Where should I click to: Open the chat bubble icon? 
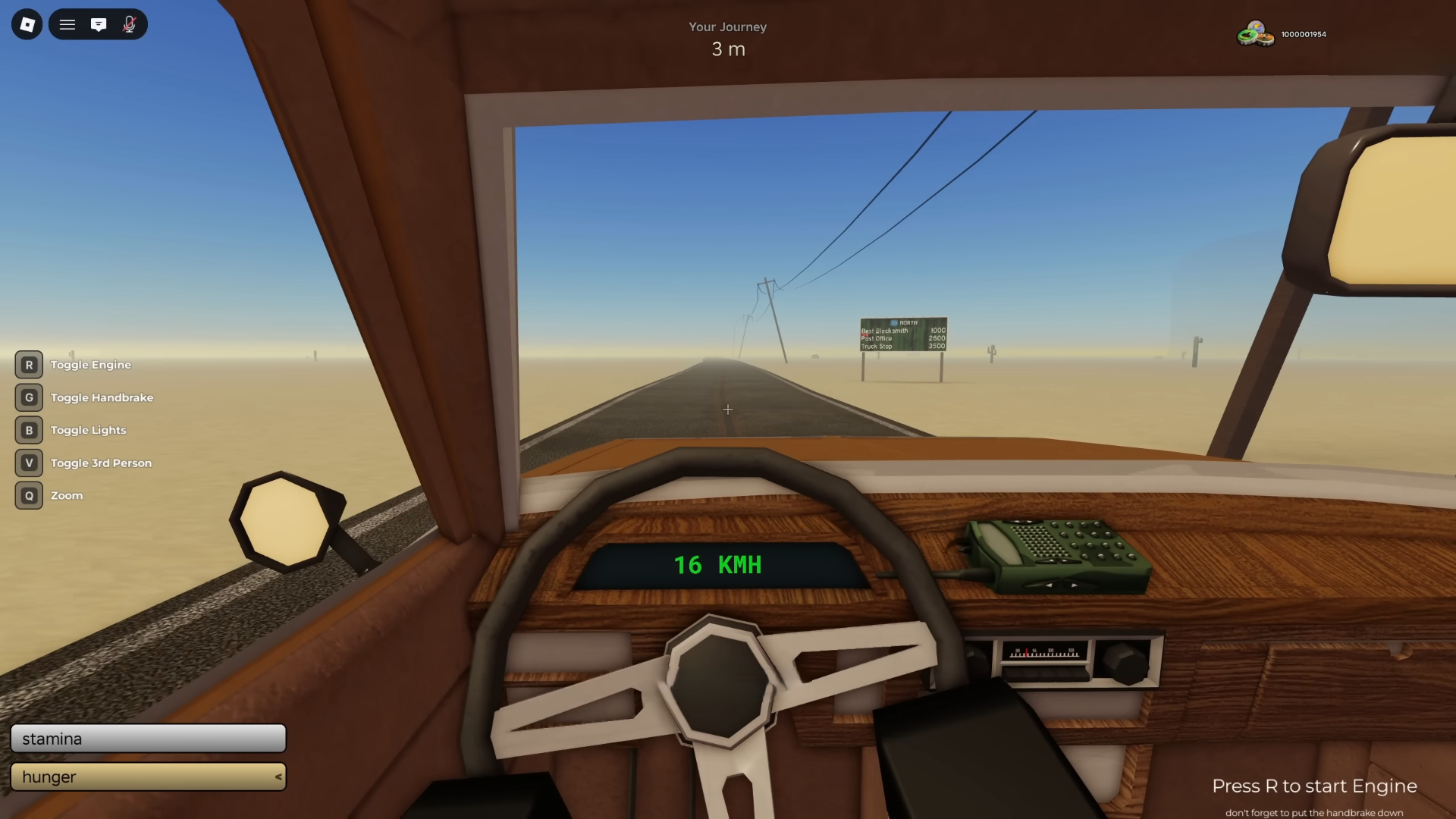point(99,24)
